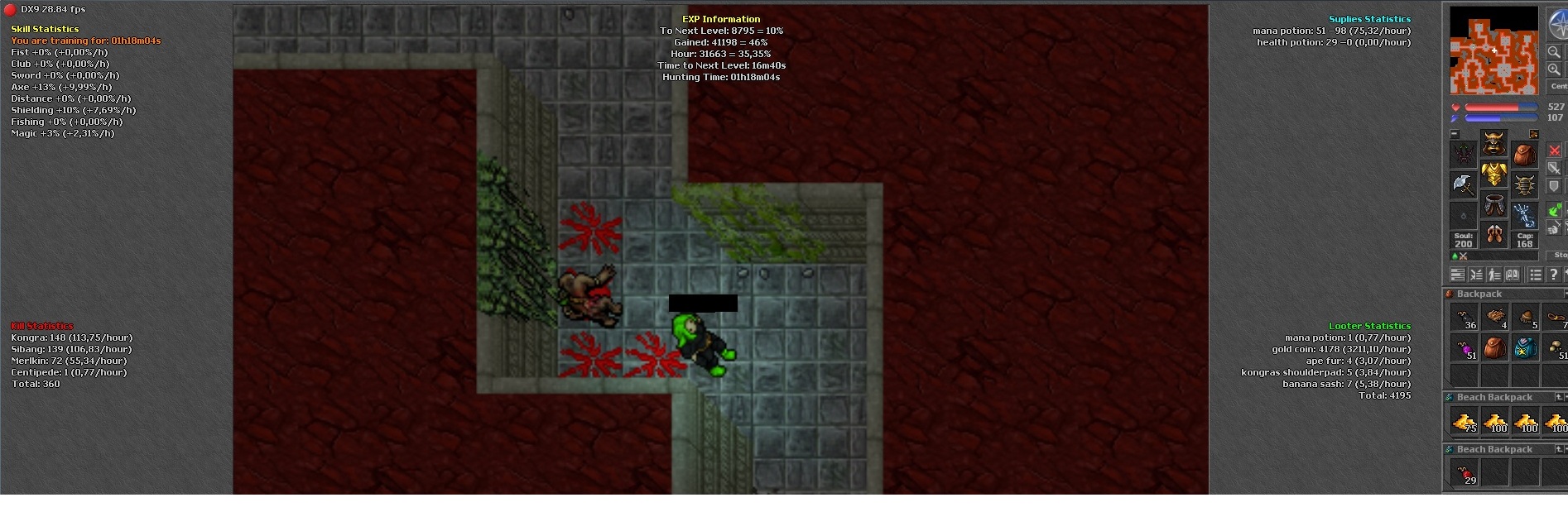Select the axe weapon slot
The width and height of the screenshot is (1568, 531).
pyautogui.click(x=1463, y=184)
